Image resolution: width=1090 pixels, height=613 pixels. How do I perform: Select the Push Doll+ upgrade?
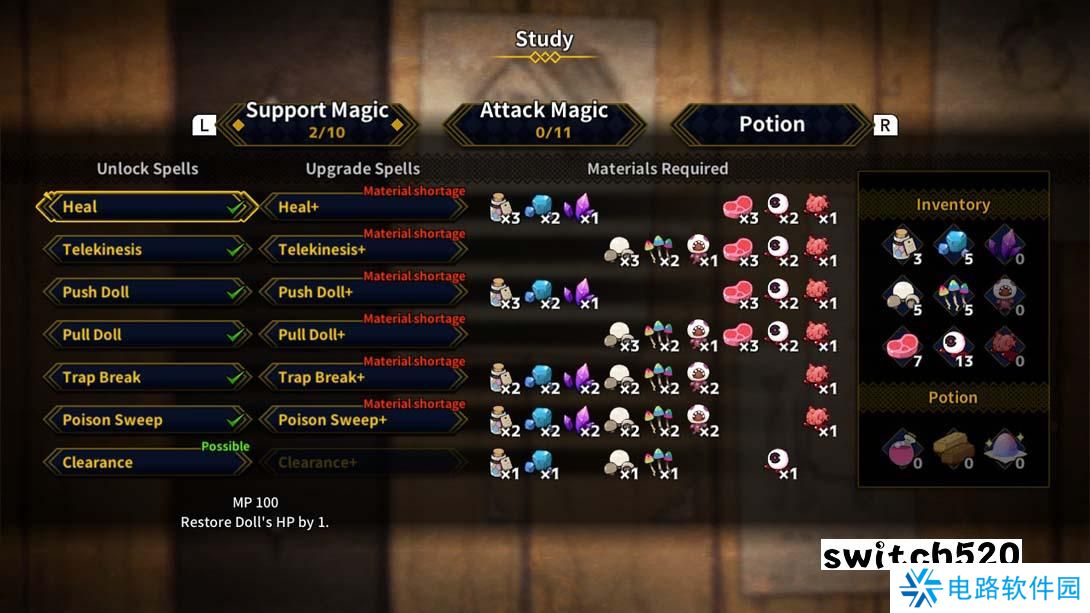(362, 292)
